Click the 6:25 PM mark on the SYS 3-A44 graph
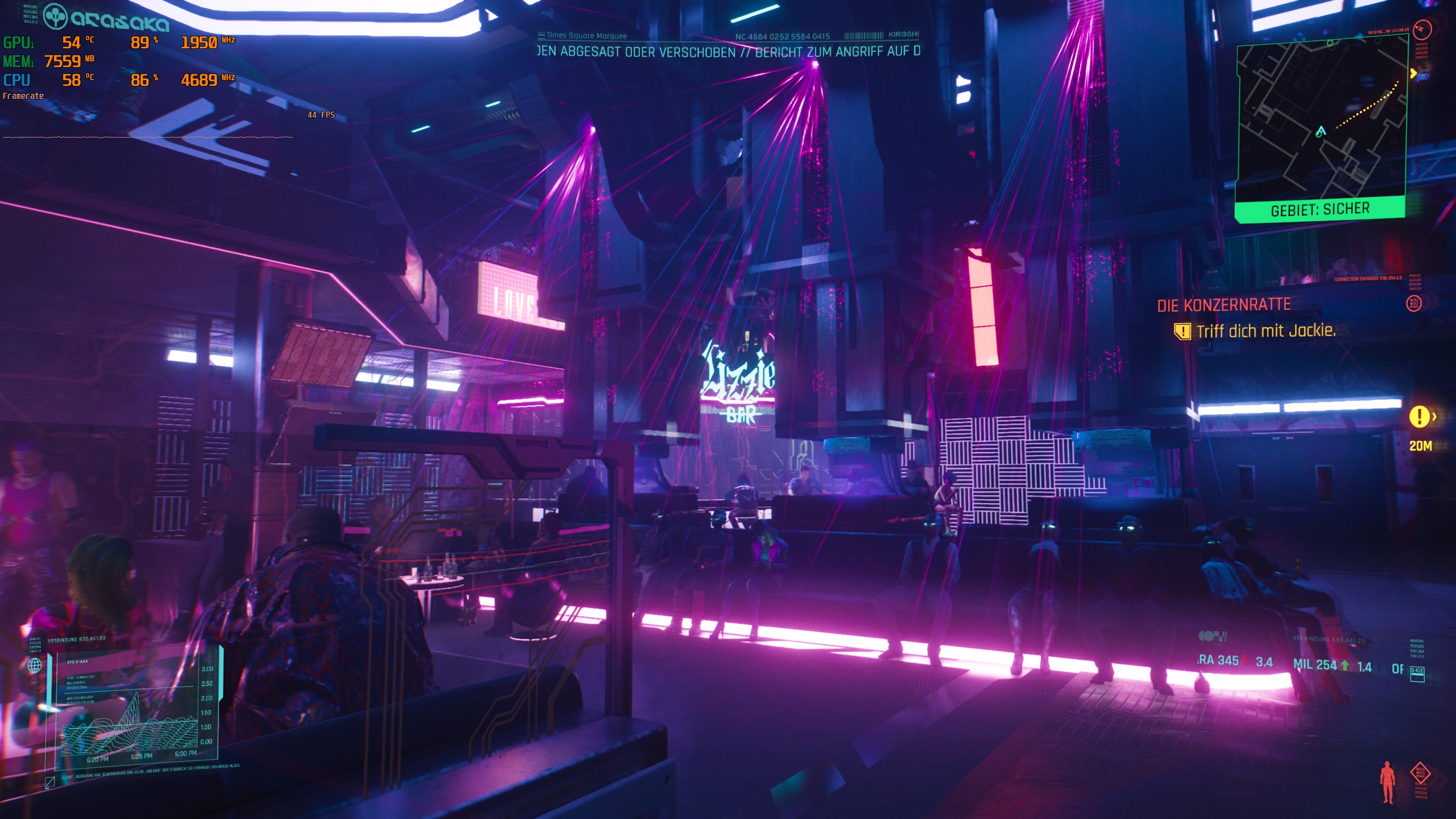Image resolution: width=1456 pixels, height=819 pixels. tap(142, 756)
